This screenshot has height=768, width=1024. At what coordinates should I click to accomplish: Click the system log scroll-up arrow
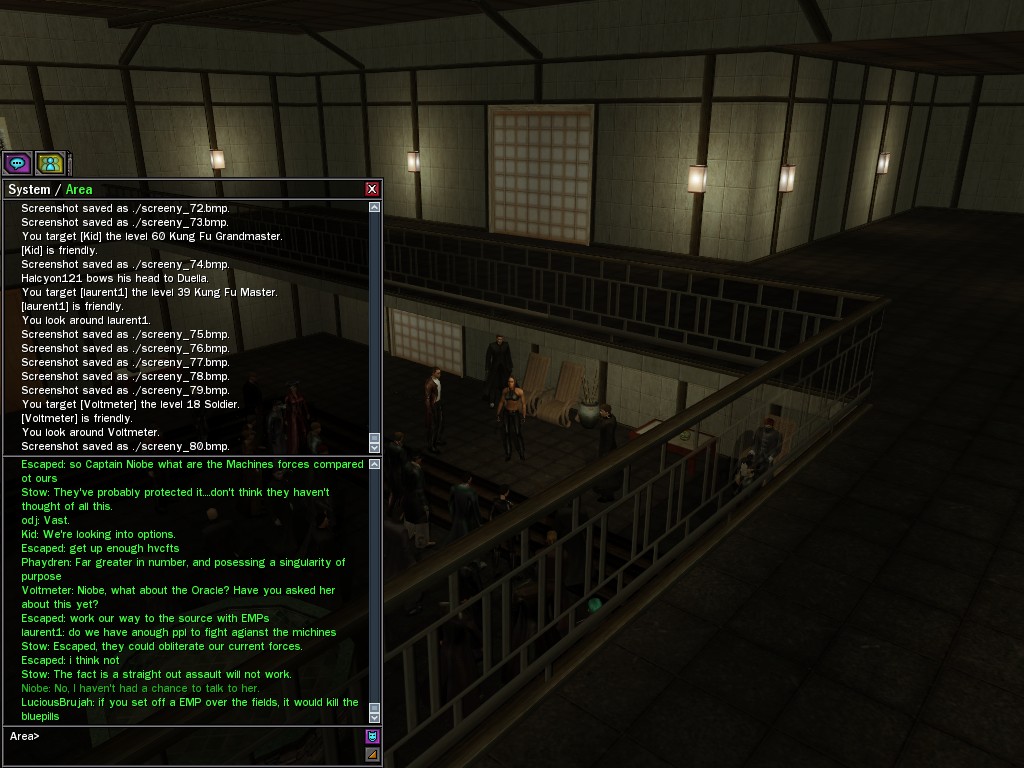point(375,207)
